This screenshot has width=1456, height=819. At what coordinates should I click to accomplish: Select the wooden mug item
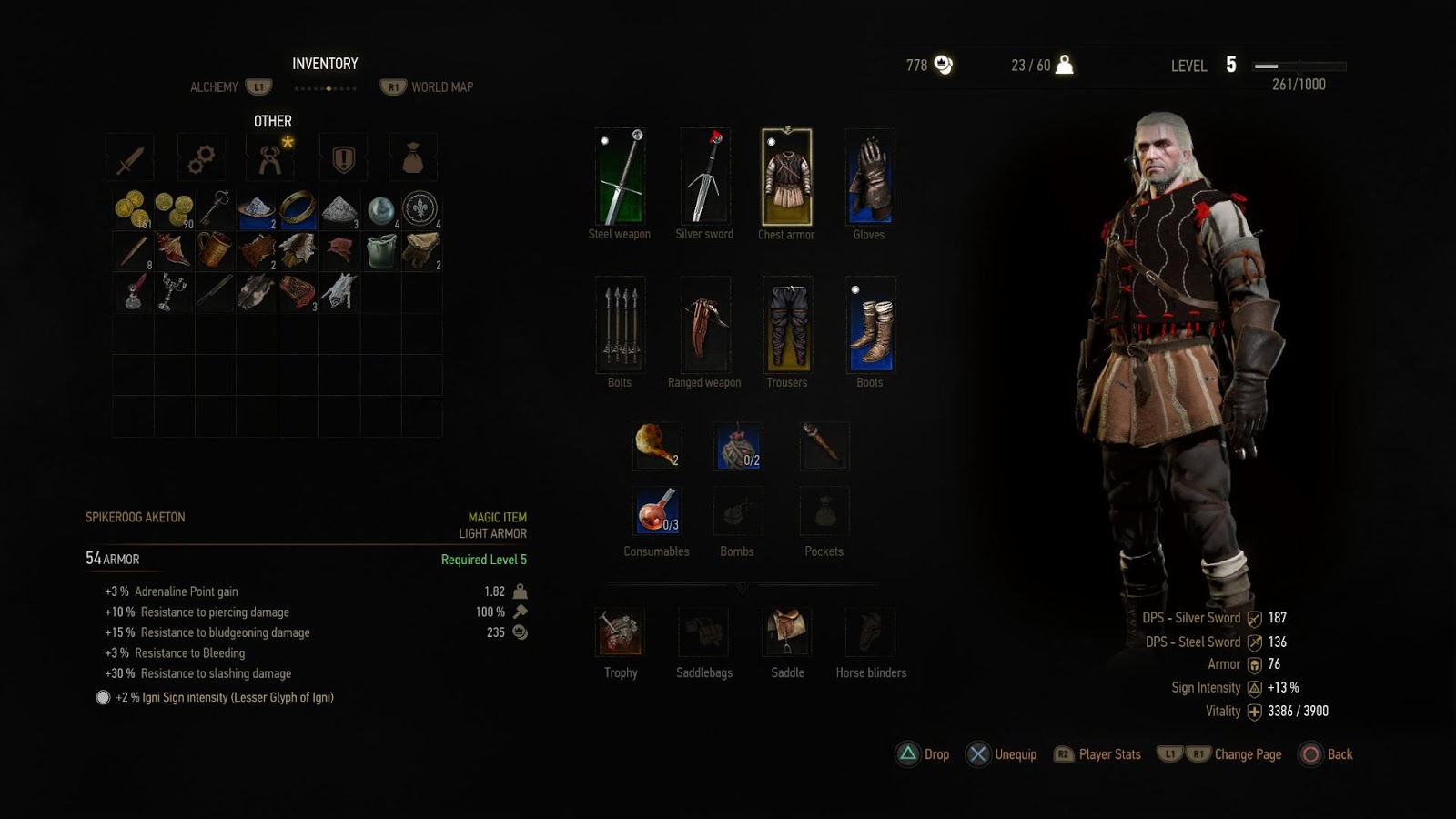click(215, 250)
